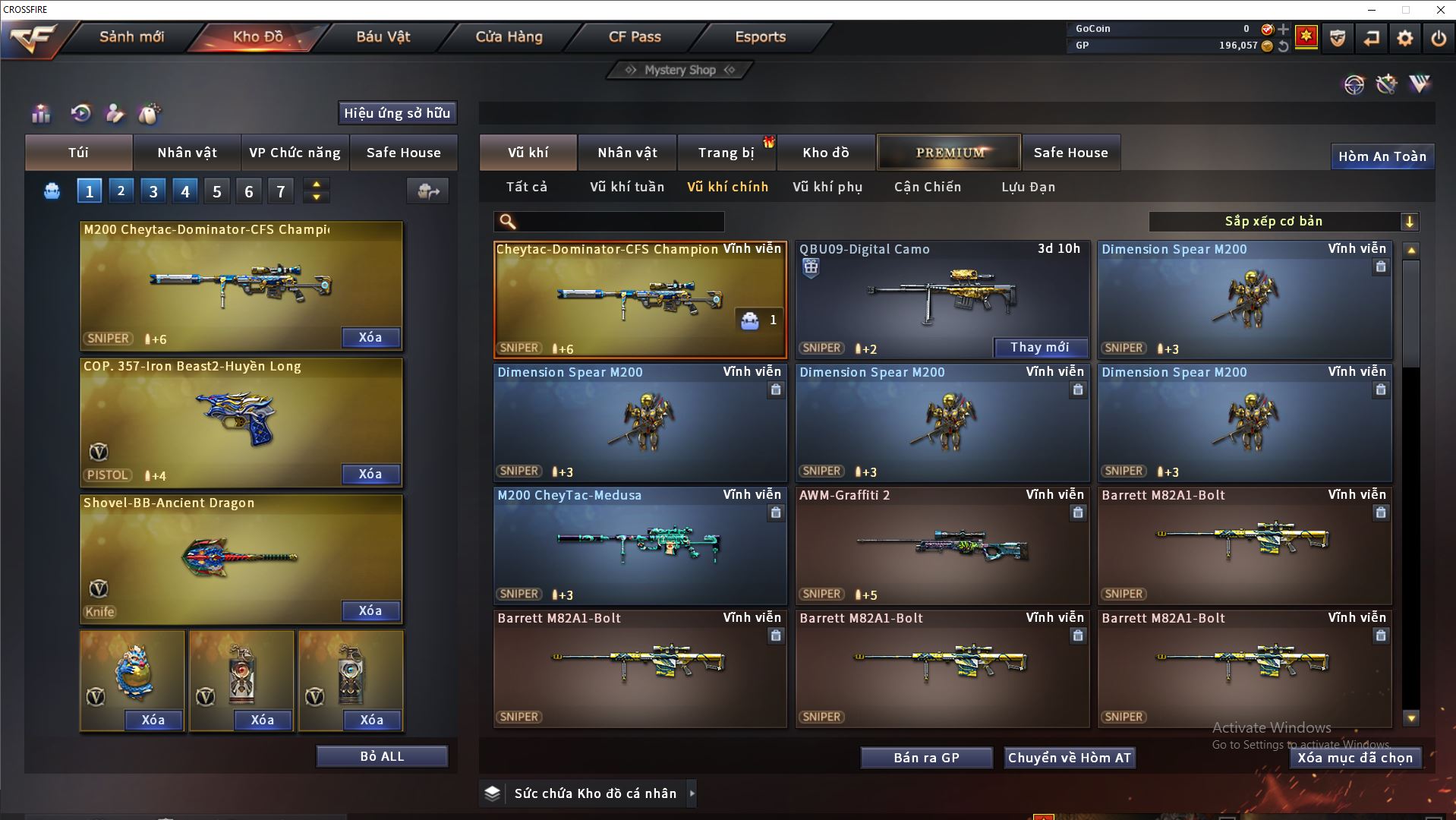Renew the QBU09-Digital Camo with Thay mới
Image resolution: width=1456 pixels, height=820 pixels.
tap(1040, 348)
